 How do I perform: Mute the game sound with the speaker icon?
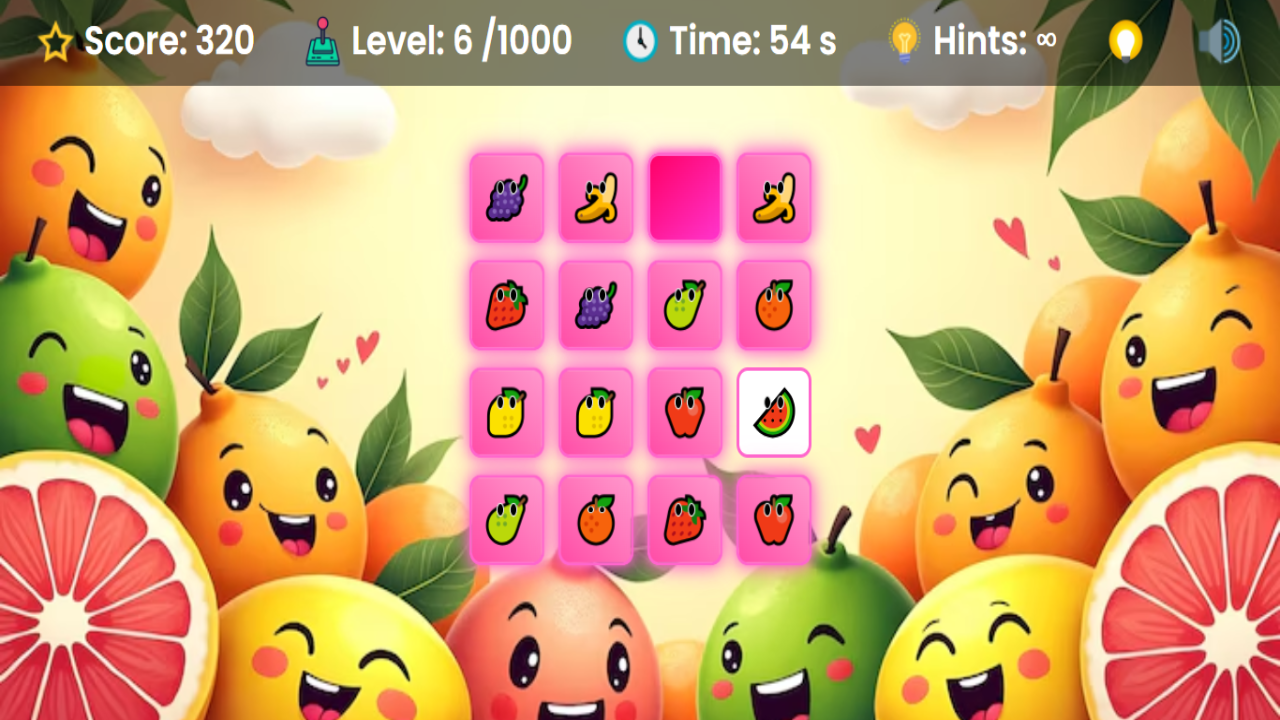[x=1221, y=41]
